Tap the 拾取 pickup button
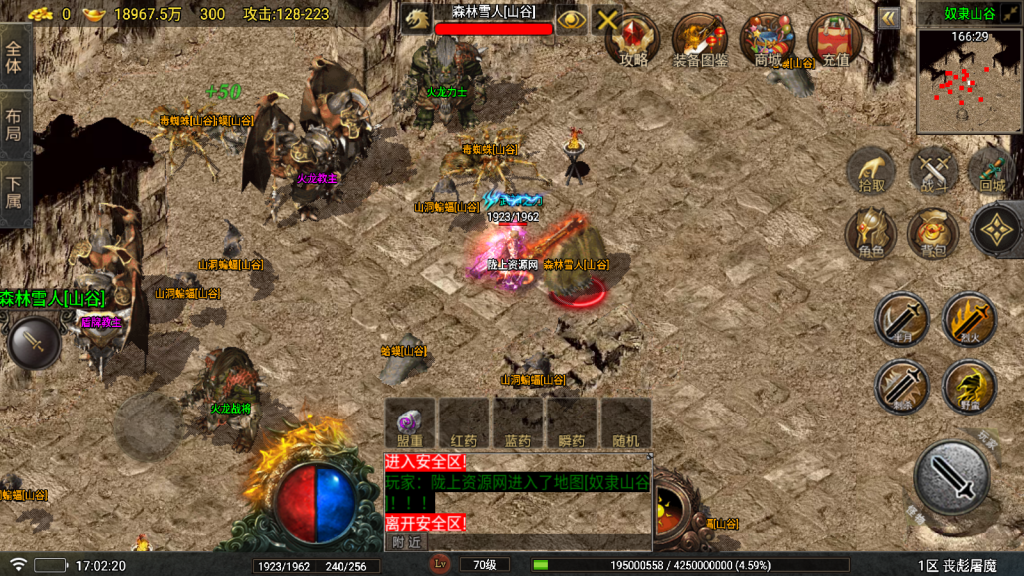This screenshot has width=1024, height=576. pos(872,171)
